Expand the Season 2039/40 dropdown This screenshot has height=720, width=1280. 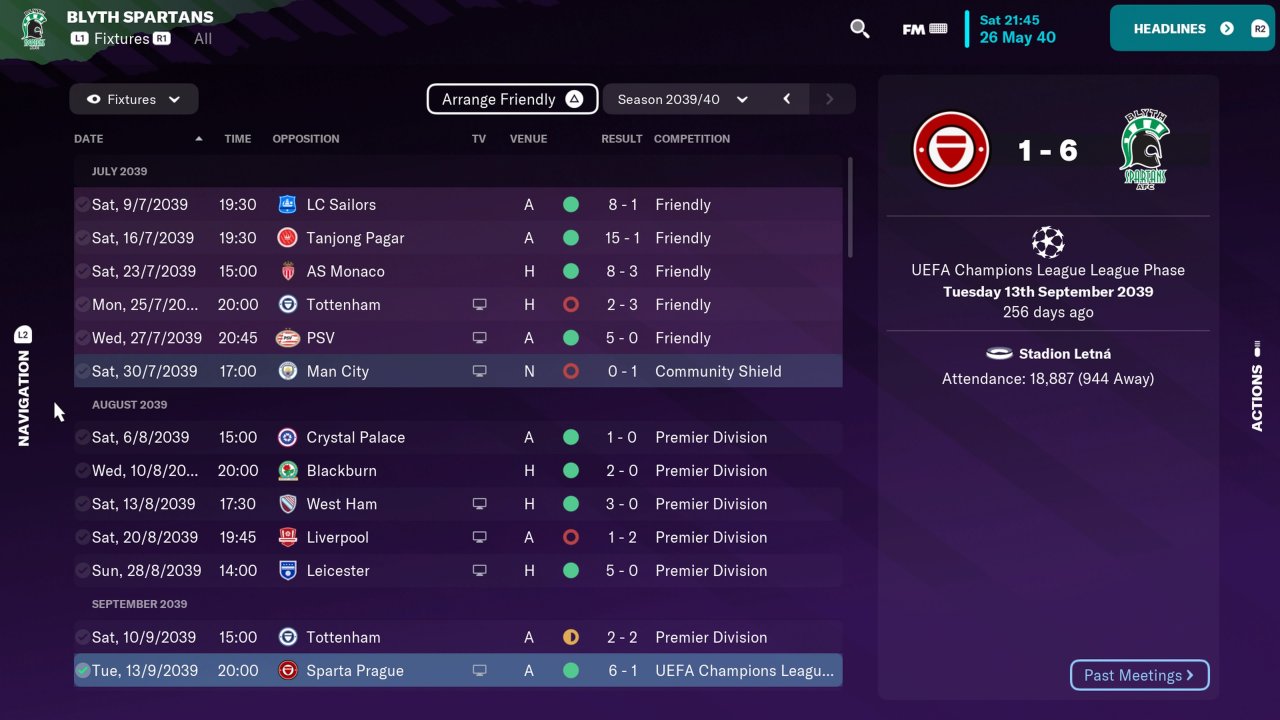click(682, 99)
